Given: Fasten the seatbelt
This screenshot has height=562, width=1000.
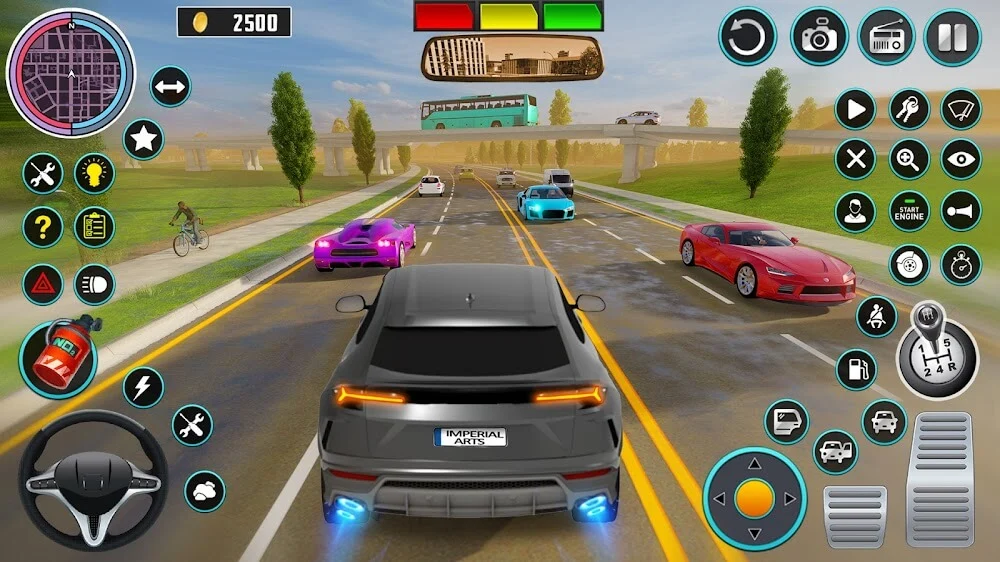Looking at the screenshot, I should click(877, 317).
